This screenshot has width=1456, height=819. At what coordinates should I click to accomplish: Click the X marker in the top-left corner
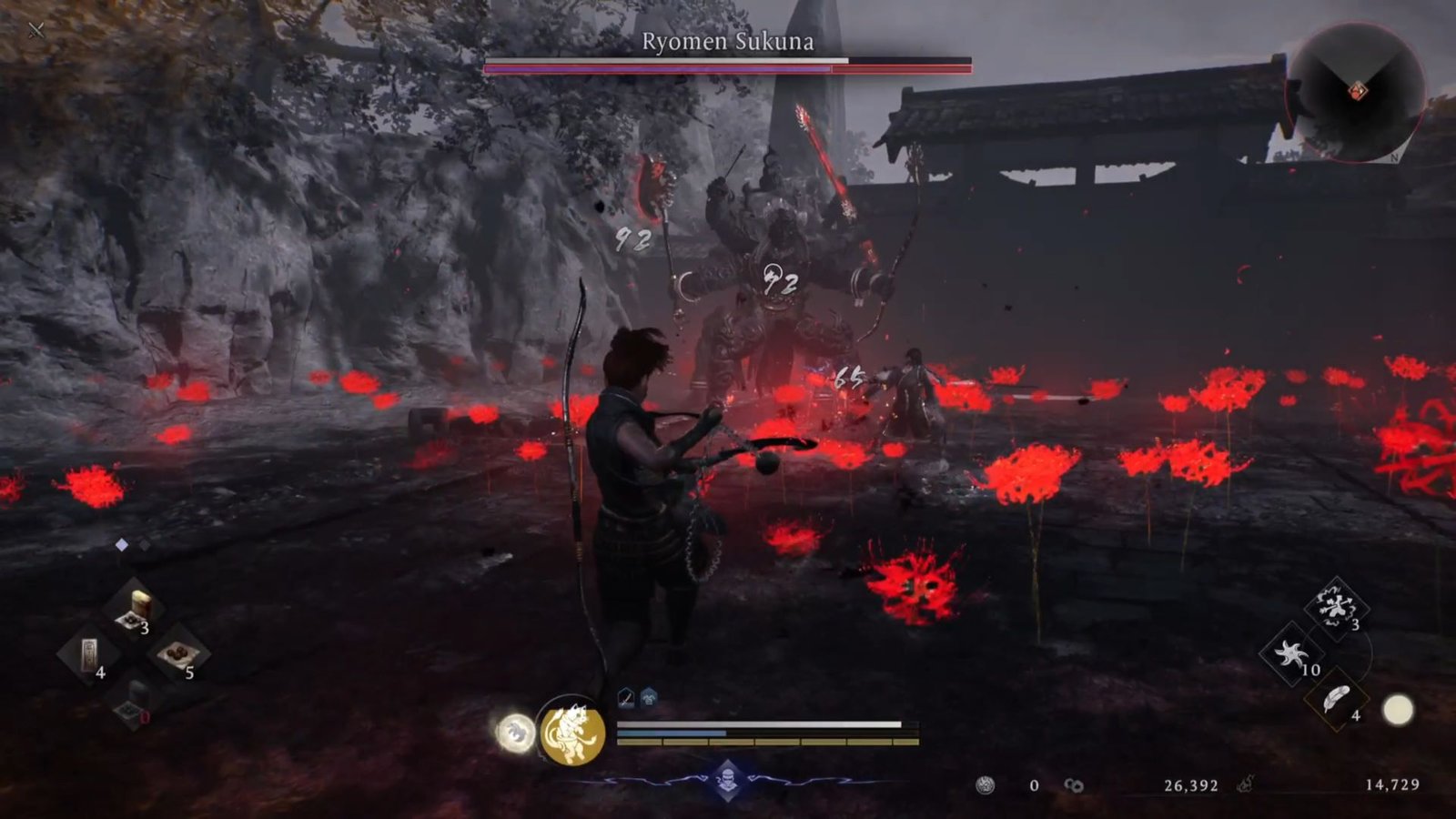point(35,29)
